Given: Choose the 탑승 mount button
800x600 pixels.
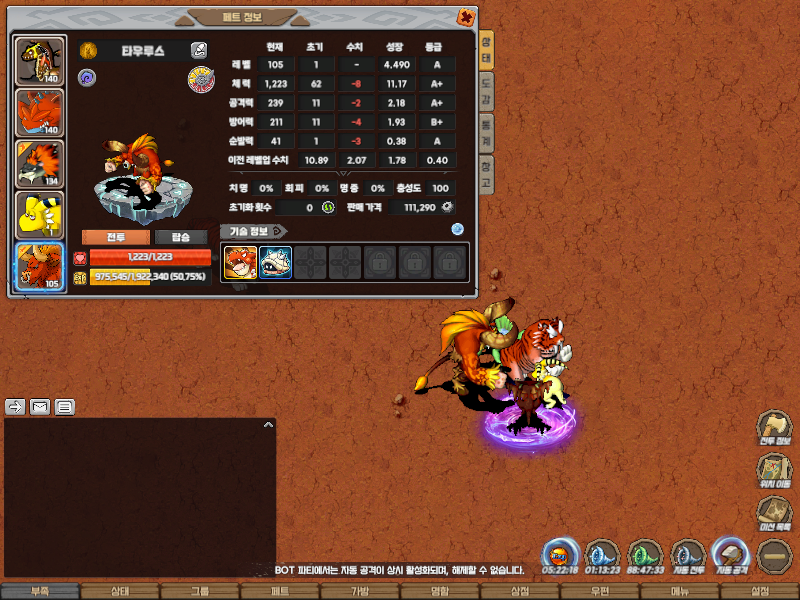Looking at the screenshot, I should pos(180,237).
